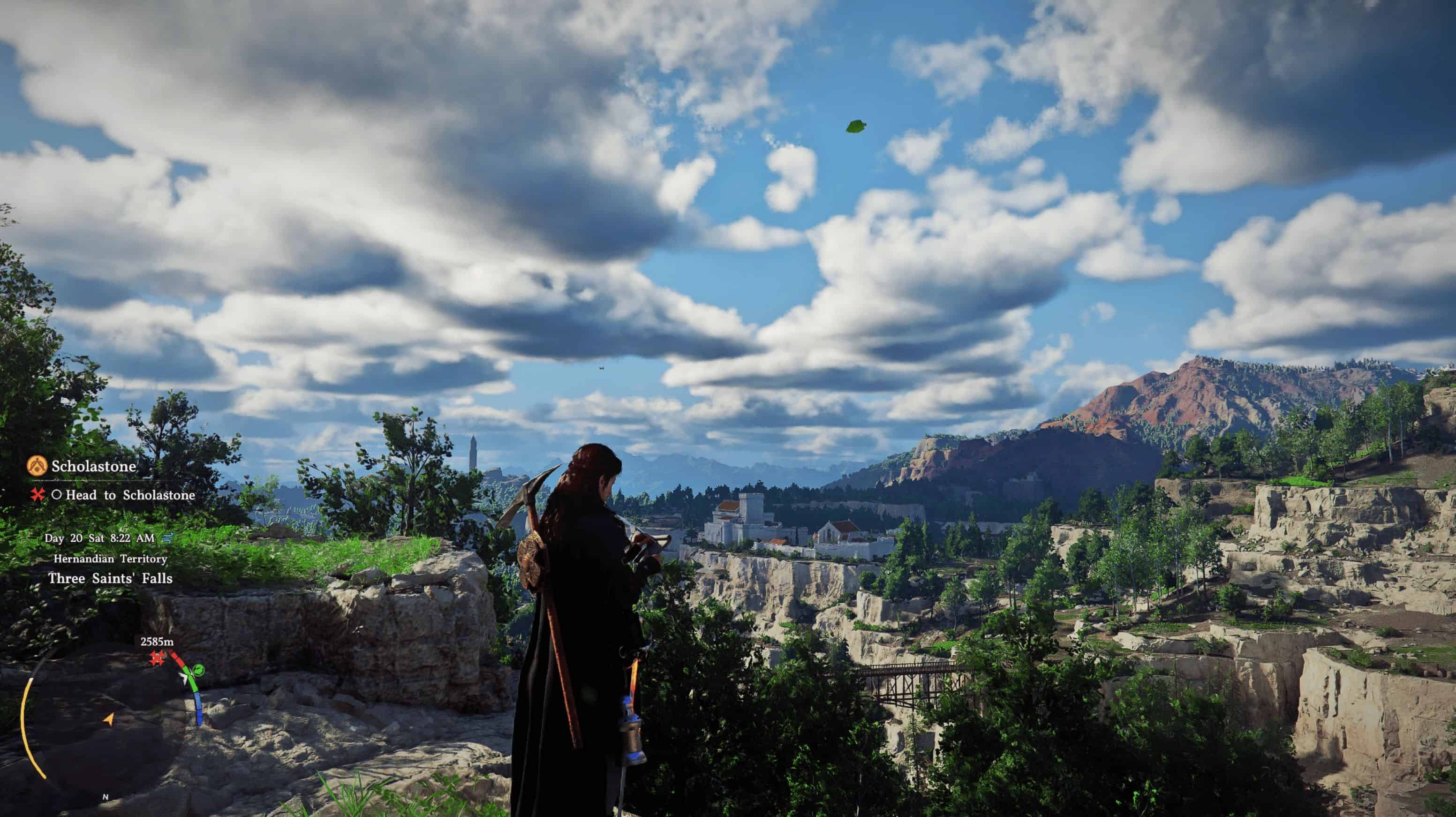Click the blue wind weather icon
The image size is (1456, 817).
pyautogui.click(x=167, y=537)
